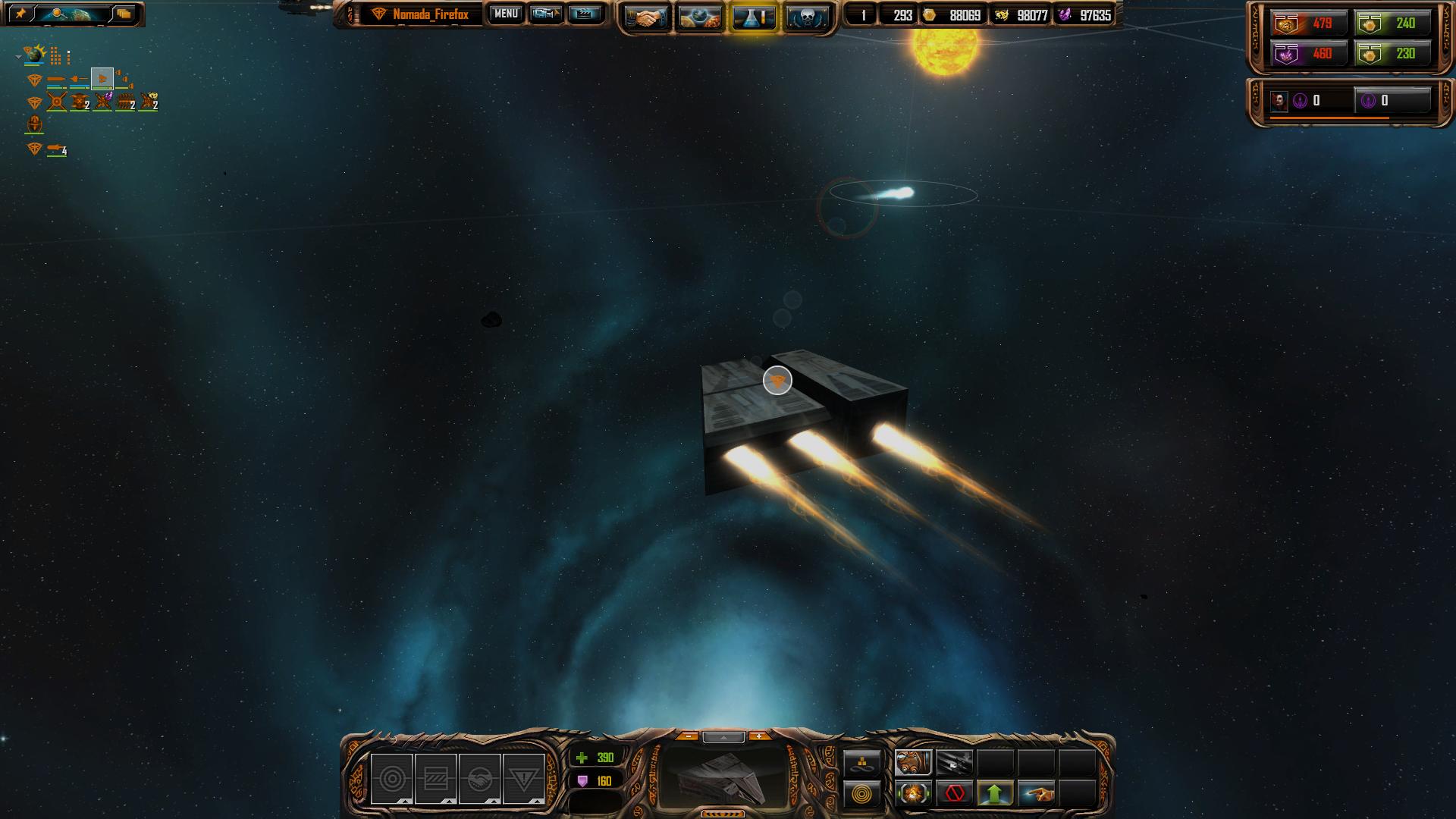Image resolution: width=1456 pixels, height=819 pixels.
Task: Click the explosion ability icon
Action: point(913,794)
